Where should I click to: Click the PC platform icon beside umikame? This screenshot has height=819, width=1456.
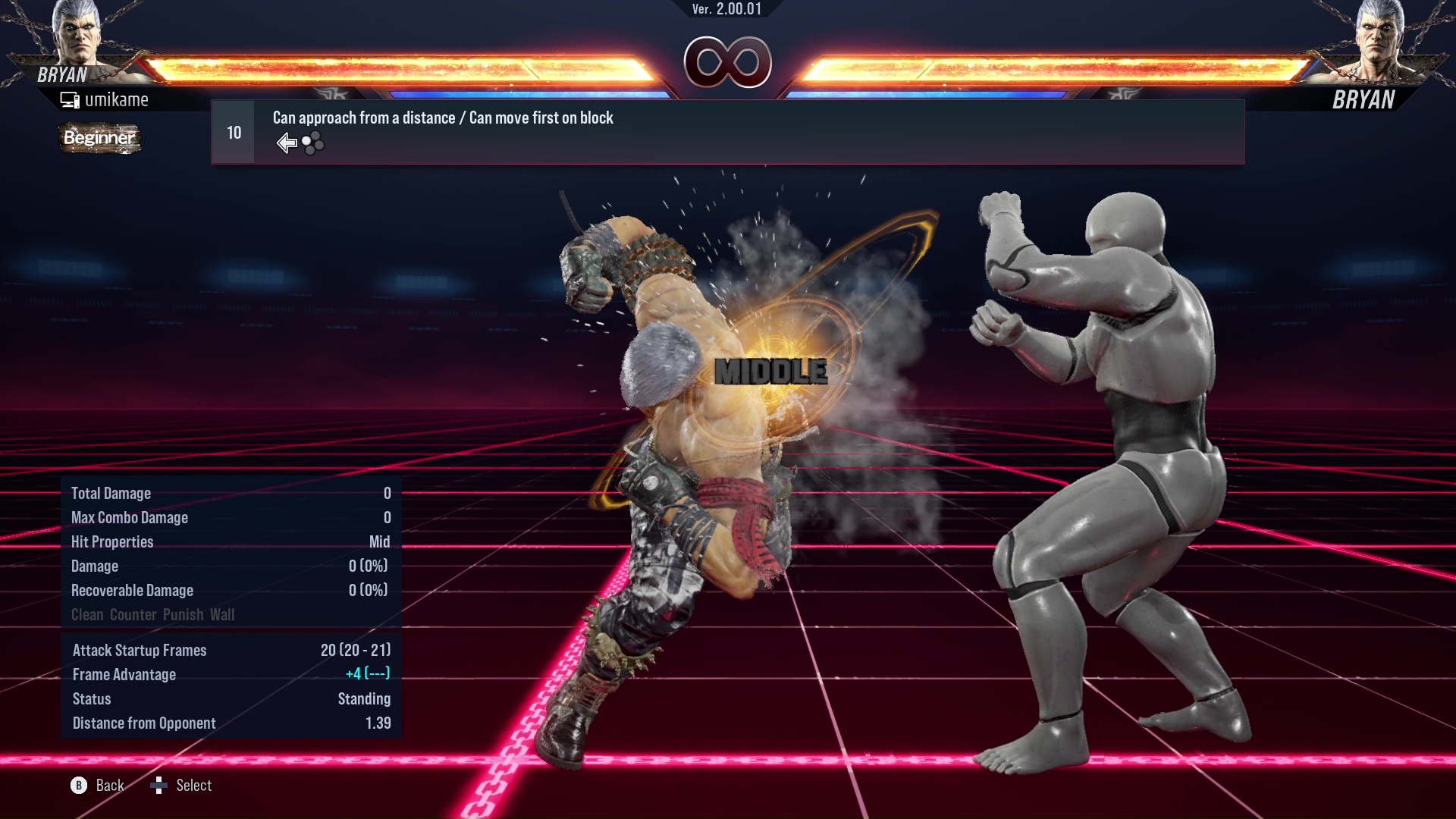71,99
